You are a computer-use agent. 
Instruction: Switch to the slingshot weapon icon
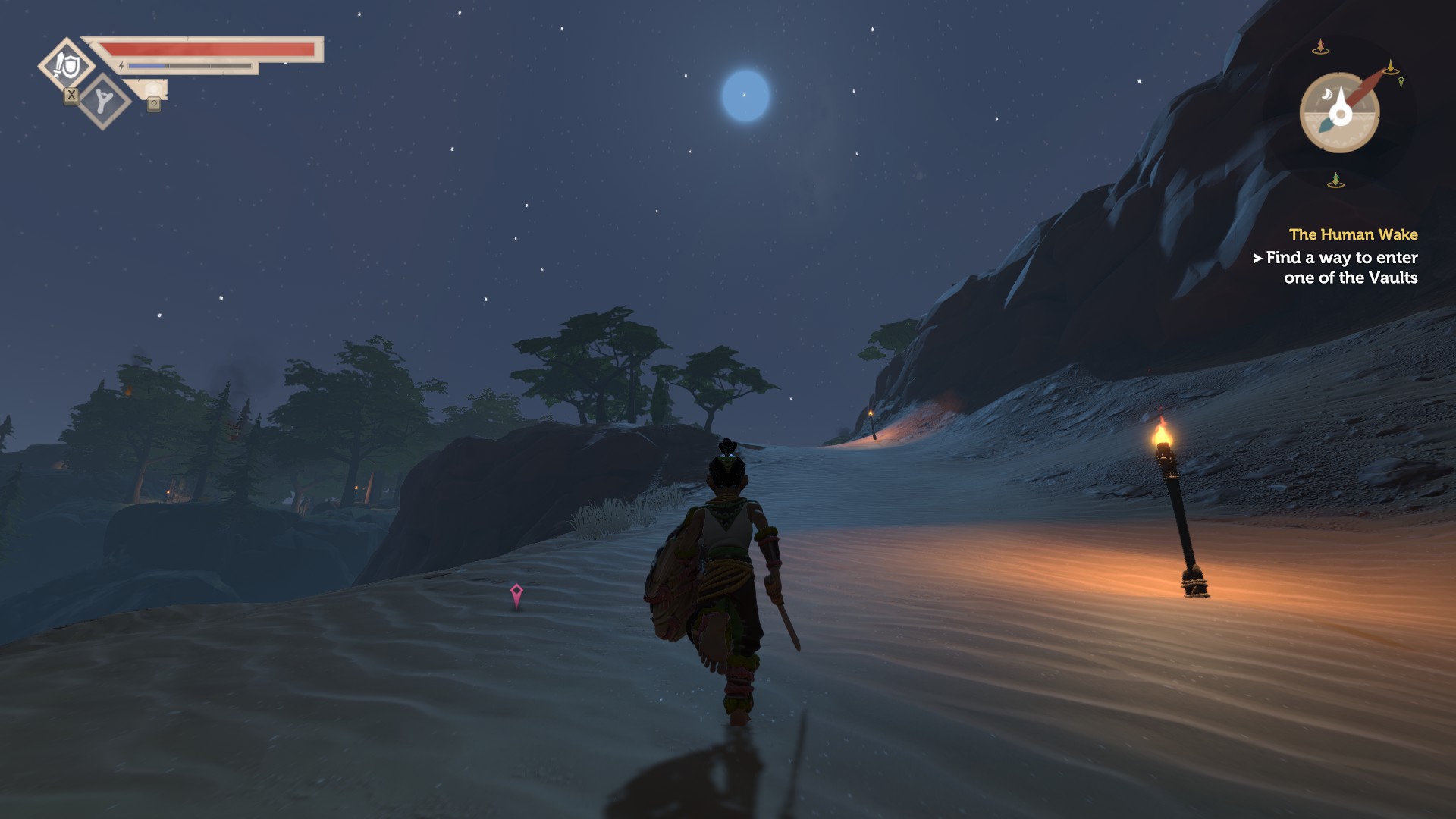point(104,101)
